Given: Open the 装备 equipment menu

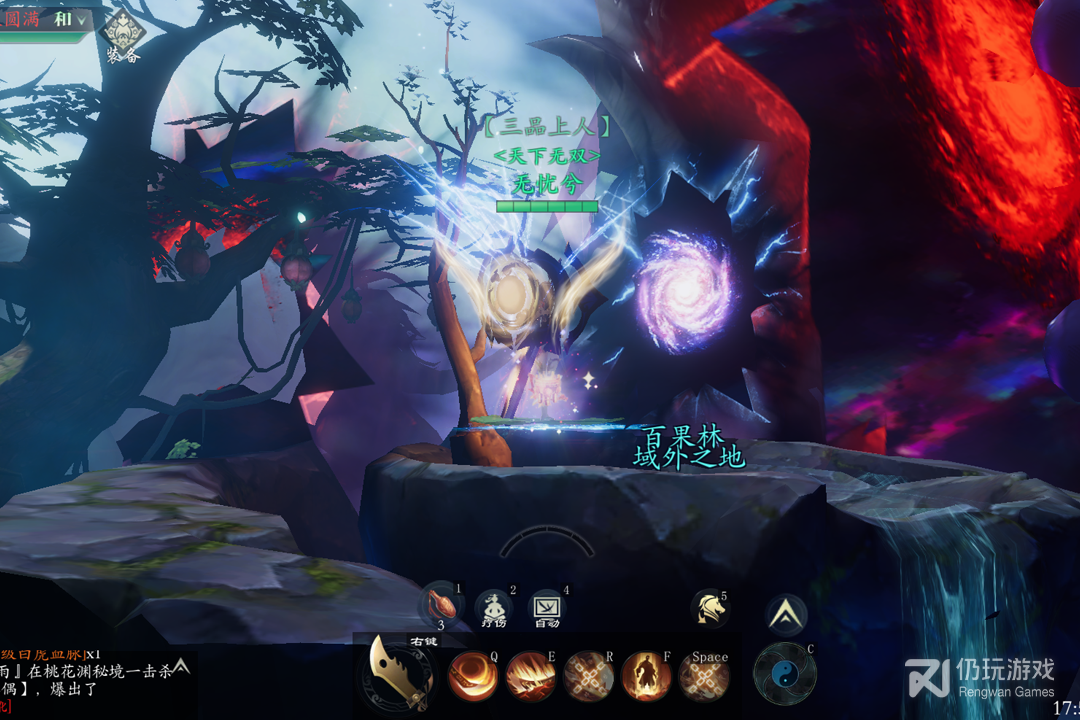Looking at the screenshot, I should point(124,36).
